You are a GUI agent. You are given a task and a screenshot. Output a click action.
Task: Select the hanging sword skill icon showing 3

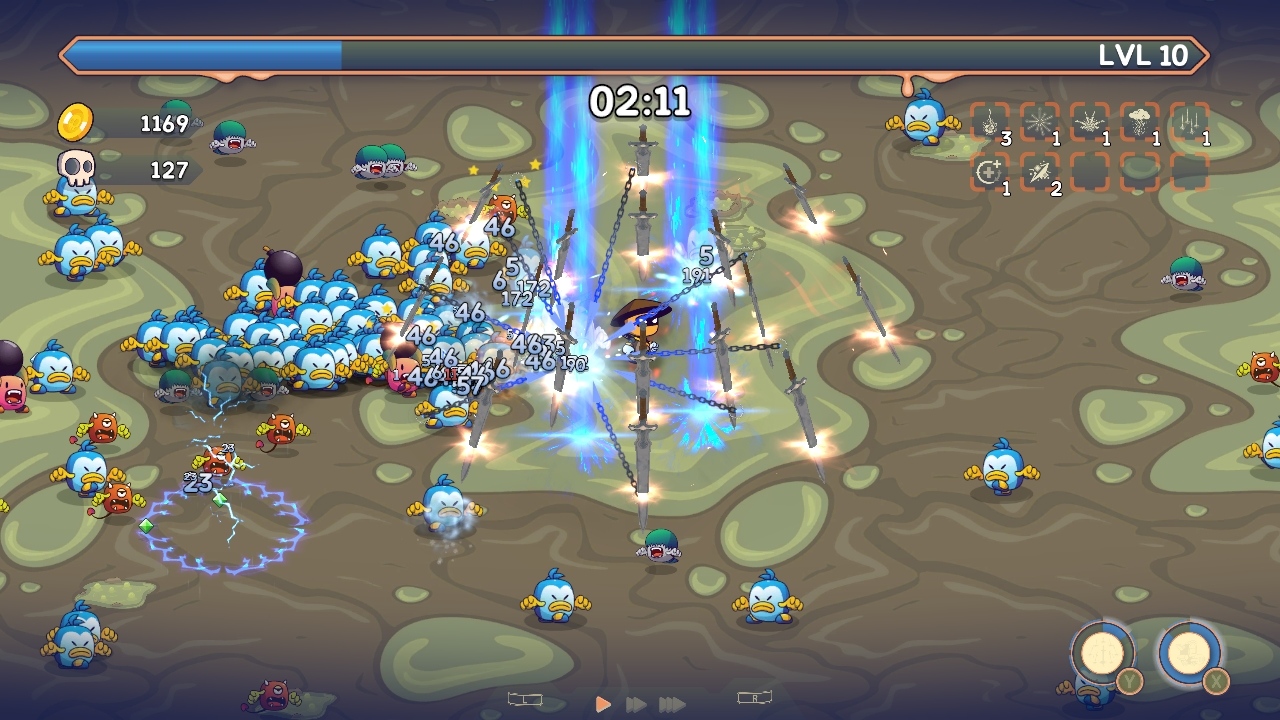[x=989, y=122]
